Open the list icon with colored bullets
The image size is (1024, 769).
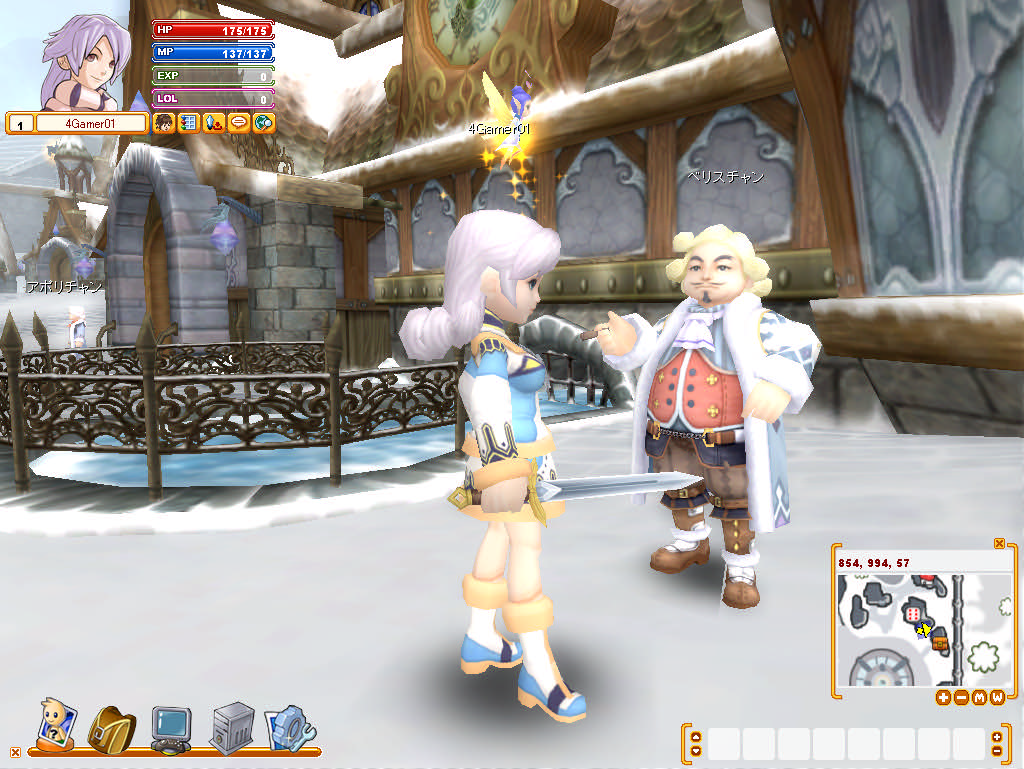pos(188,123)
